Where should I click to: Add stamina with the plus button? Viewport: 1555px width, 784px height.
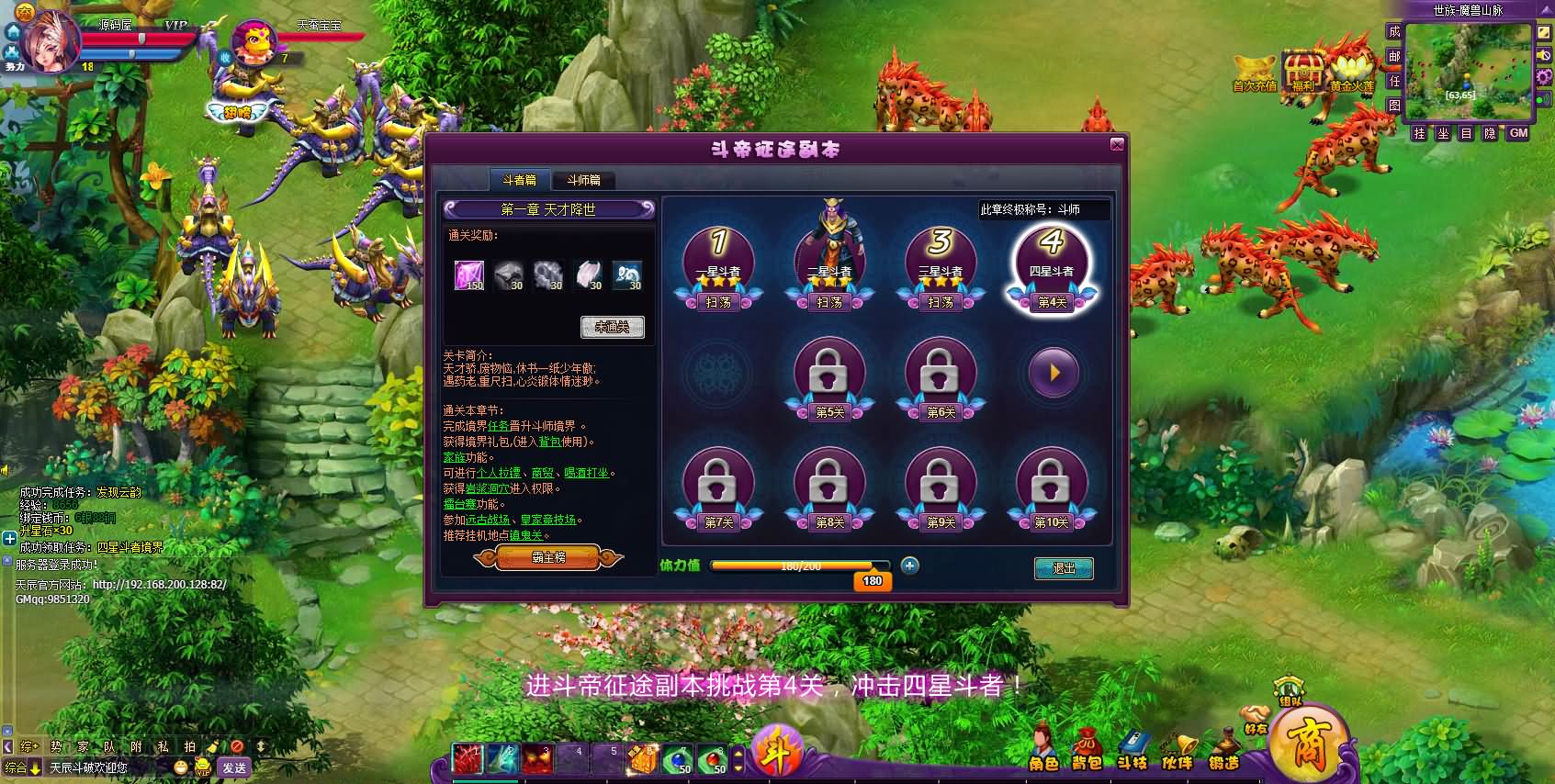909,566
